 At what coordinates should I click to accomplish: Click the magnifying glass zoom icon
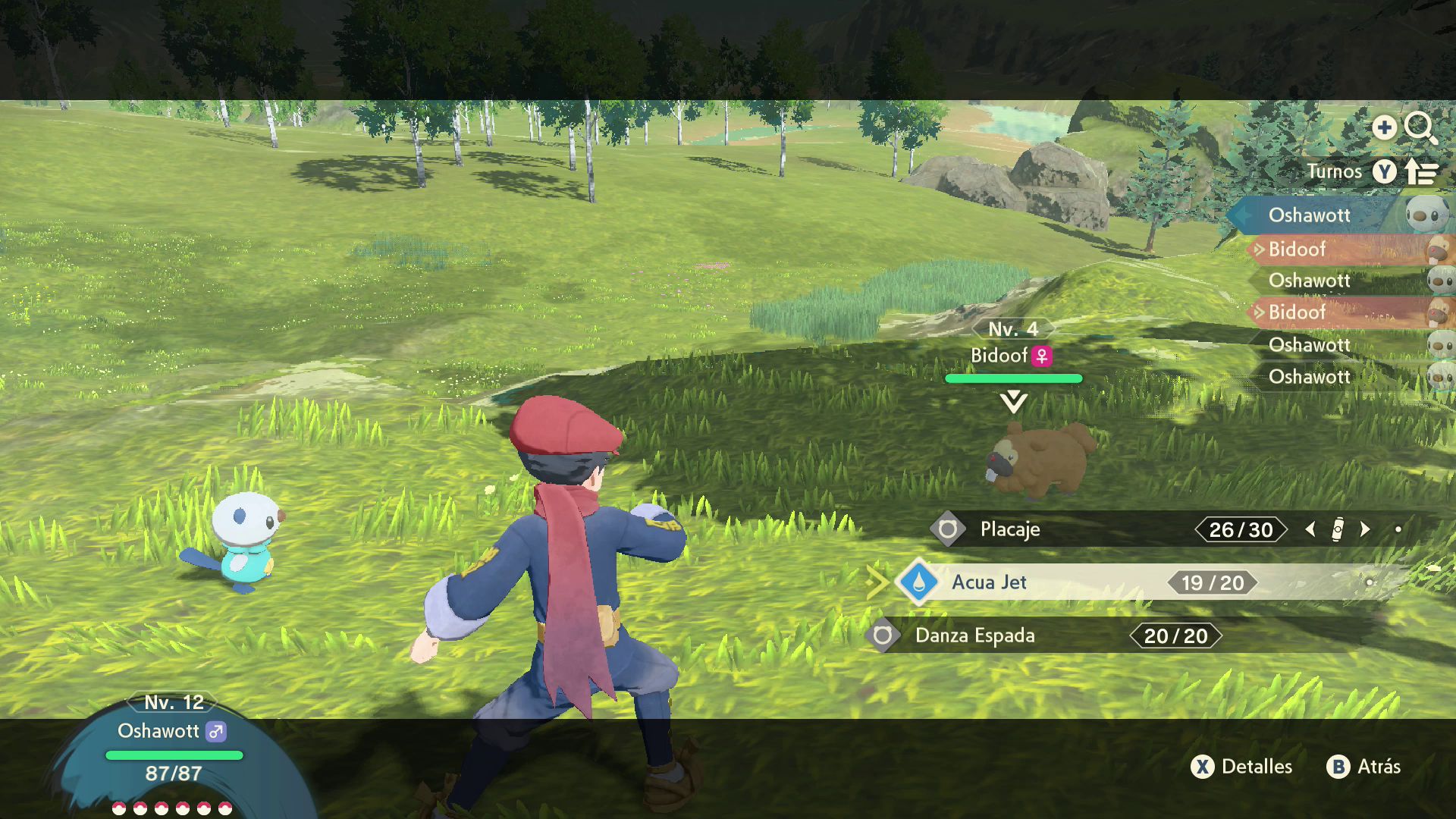tap(1420, 127)
